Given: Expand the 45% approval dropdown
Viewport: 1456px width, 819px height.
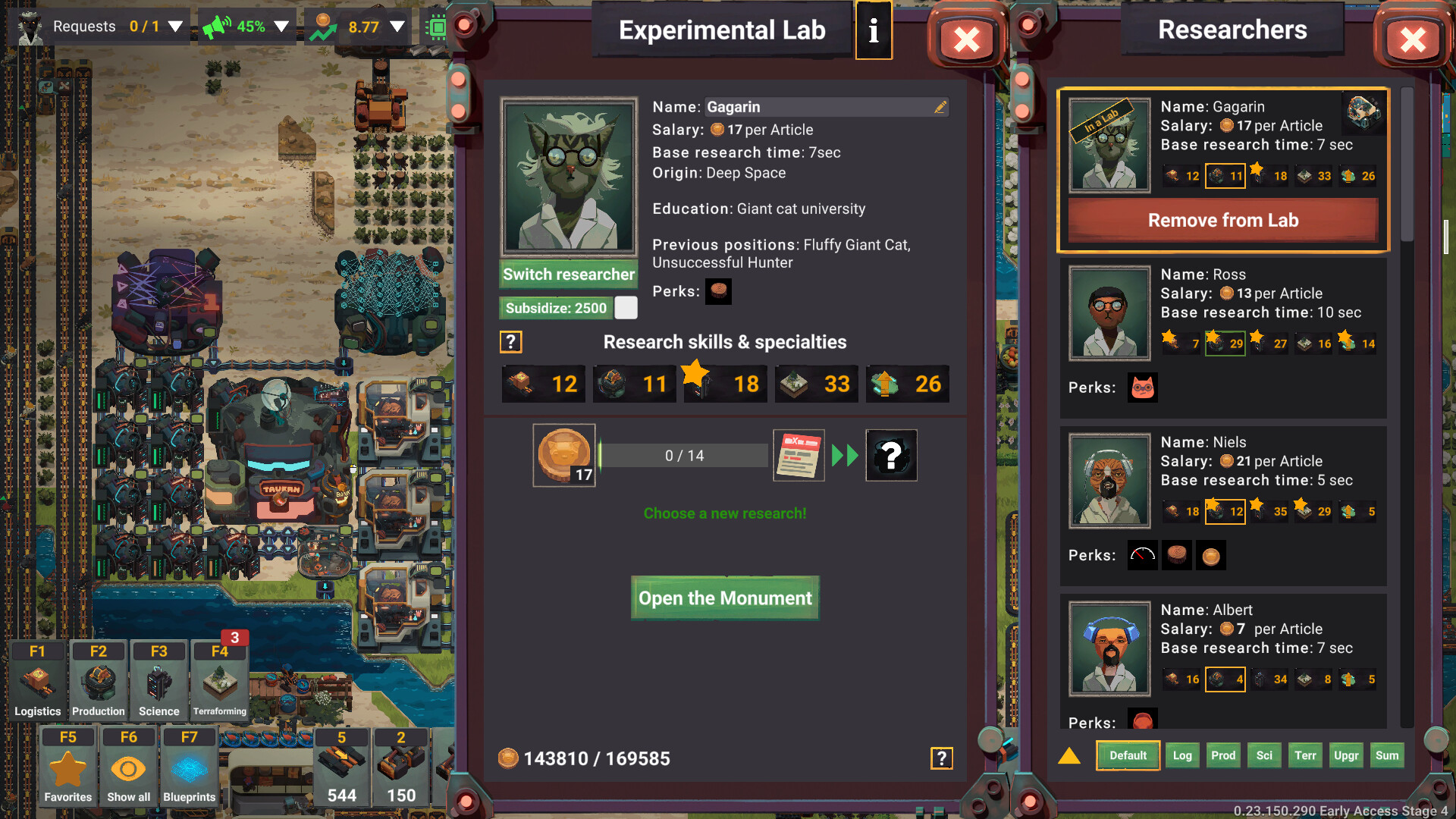Looking at the screenshot, I should click(280, 25).
